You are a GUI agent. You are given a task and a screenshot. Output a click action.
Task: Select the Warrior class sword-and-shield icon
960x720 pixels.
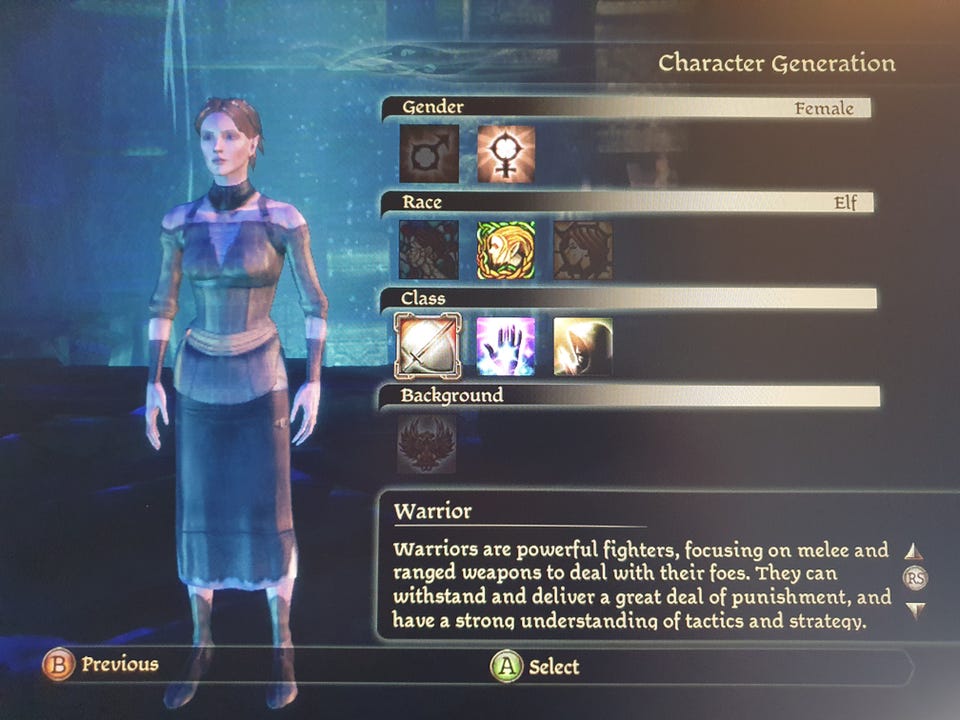(x=429, y=347)
